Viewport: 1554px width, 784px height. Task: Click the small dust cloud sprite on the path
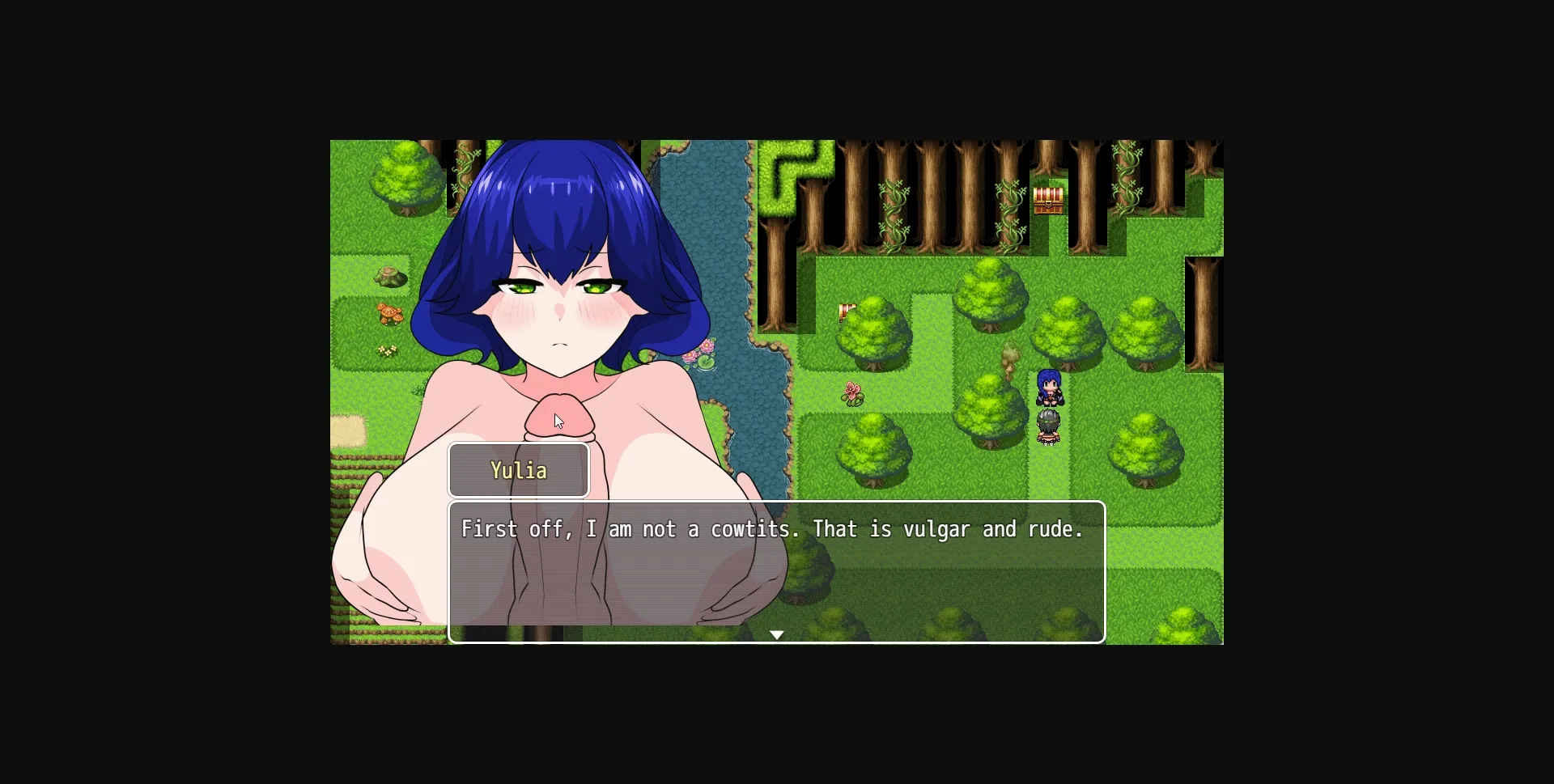click(x=1010, y=358)
